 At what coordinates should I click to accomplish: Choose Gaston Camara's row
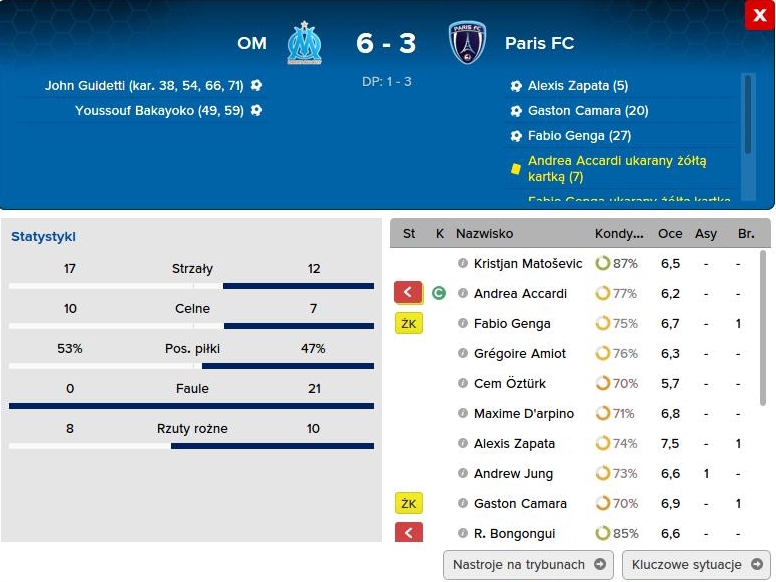[x=520, y=504]
